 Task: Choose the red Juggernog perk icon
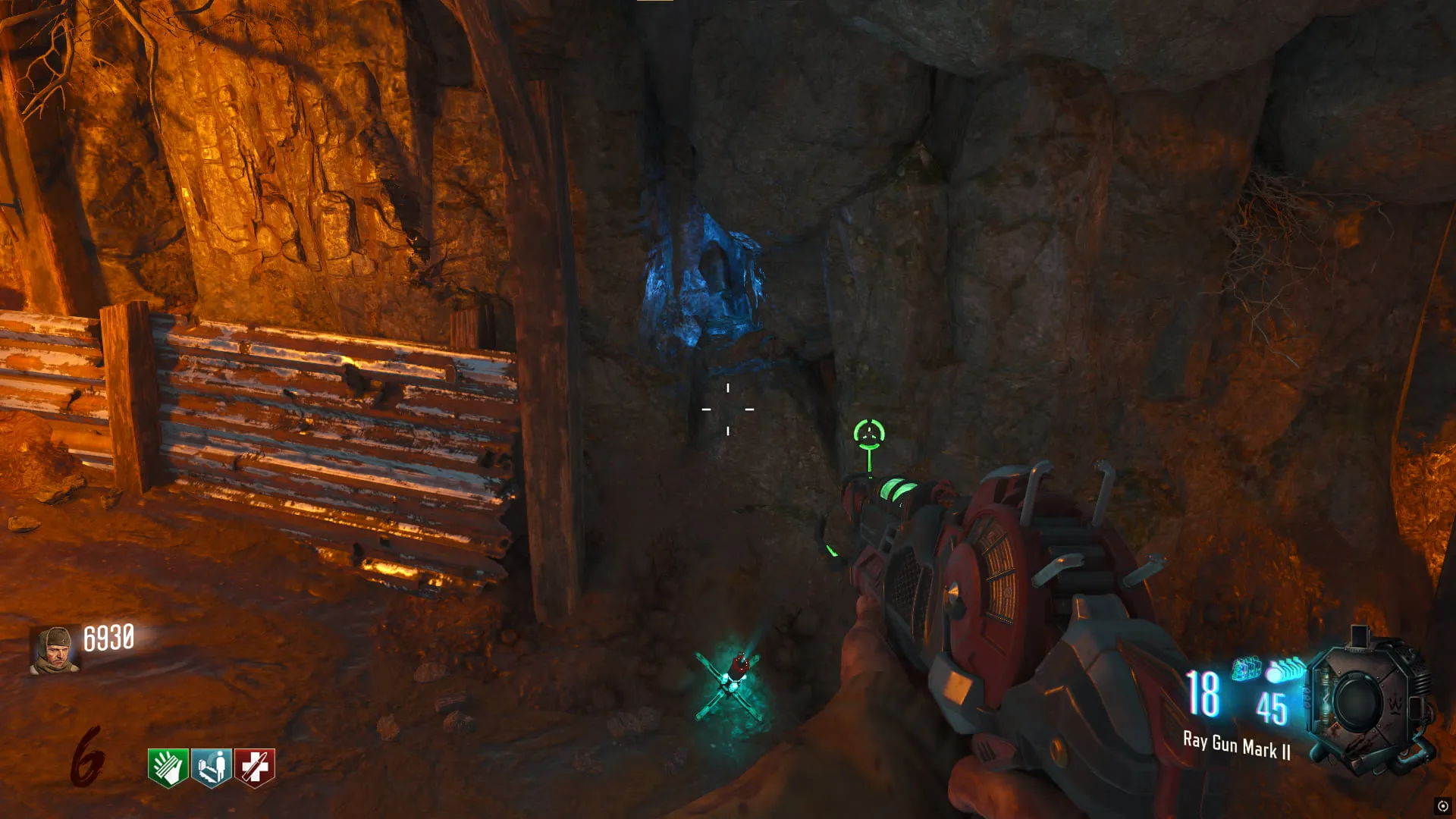(x=255, y=767)
